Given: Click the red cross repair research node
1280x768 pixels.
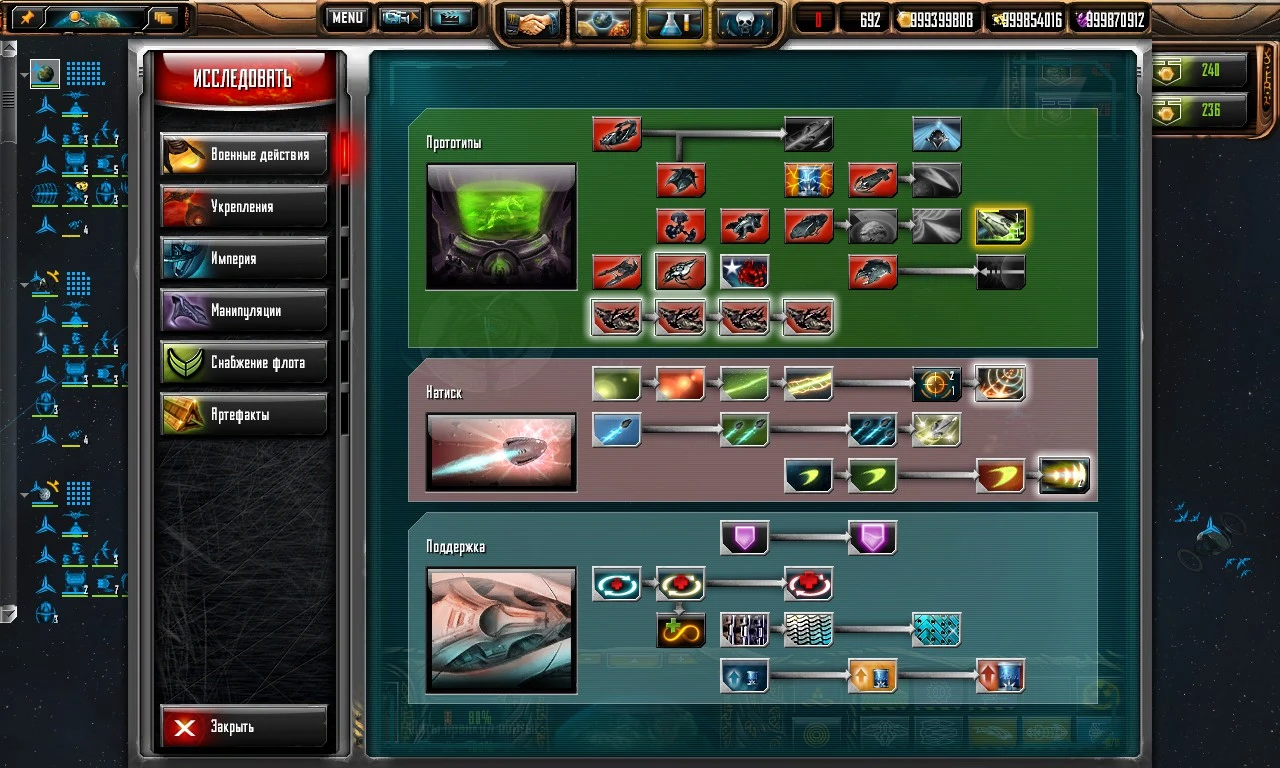Looking at the screenshot, I should pos(808,584).
